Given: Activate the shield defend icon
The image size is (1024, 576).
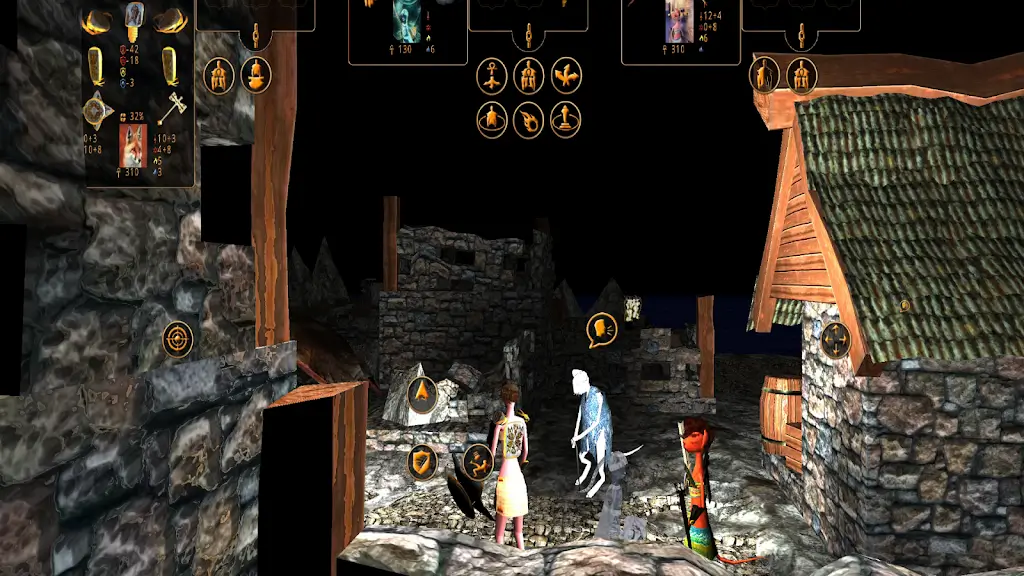Looking at the screenshot, I should pyautogui.click(x=423, y=462).
